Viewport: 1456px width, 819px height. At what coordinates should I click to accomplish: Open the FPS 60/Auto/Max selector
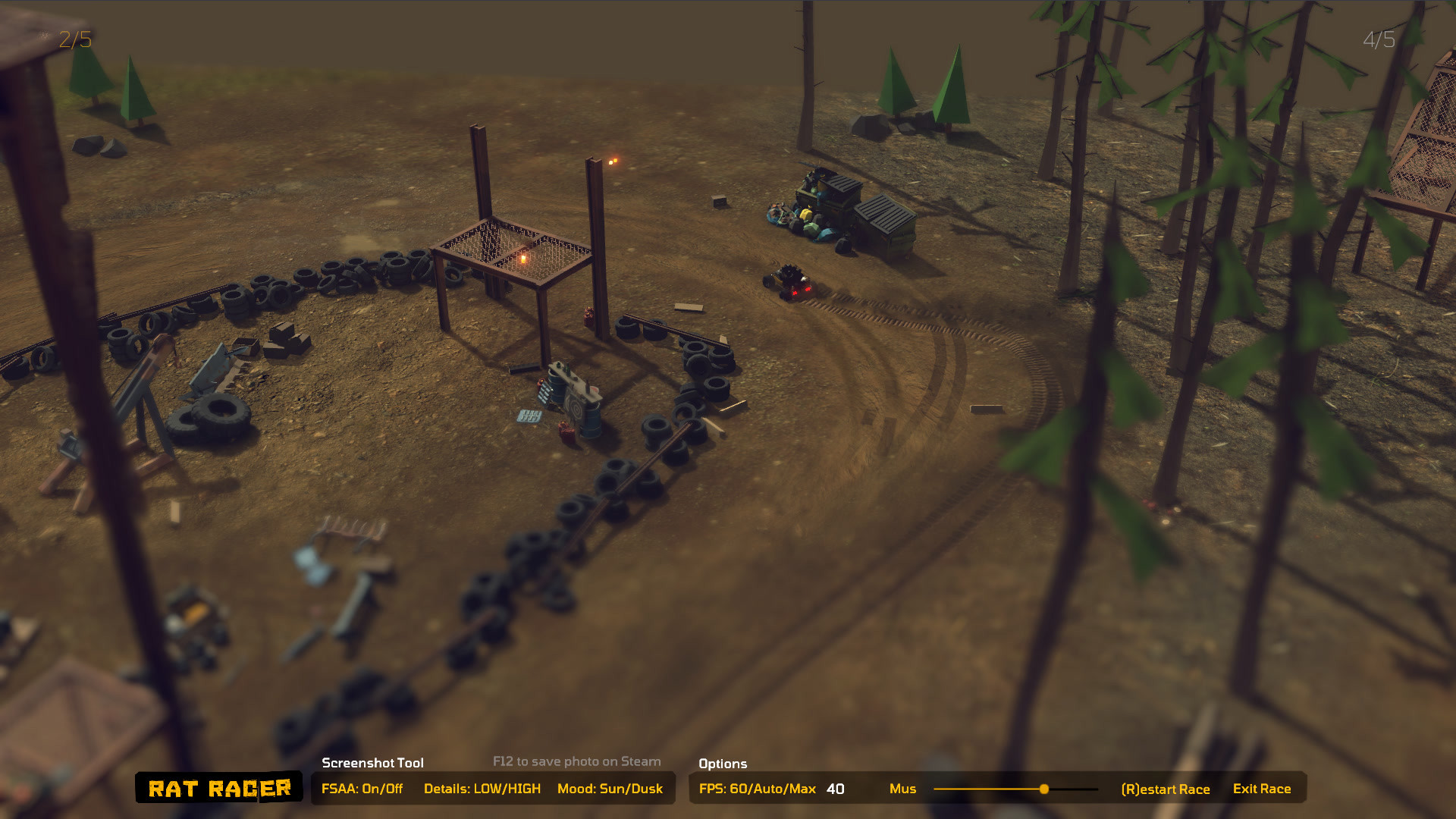756,789
